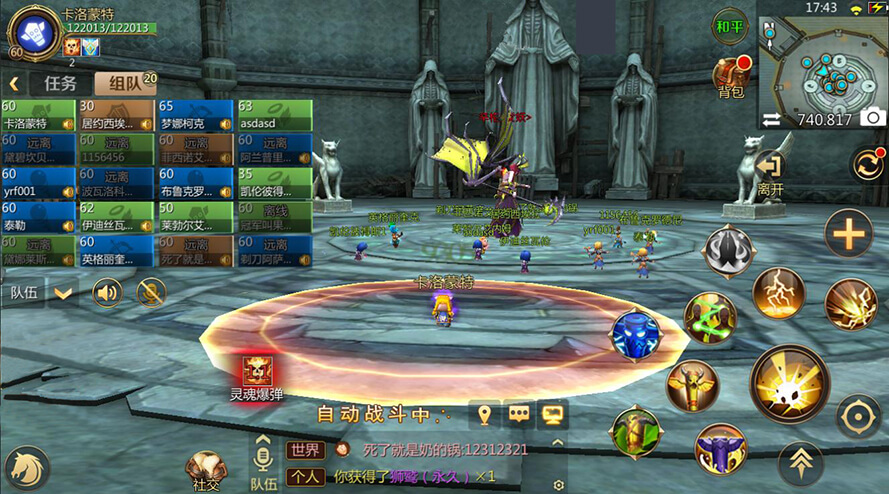Select the 组队 team tab
This screenshot has height=494, width=889.
click(125, 83)
